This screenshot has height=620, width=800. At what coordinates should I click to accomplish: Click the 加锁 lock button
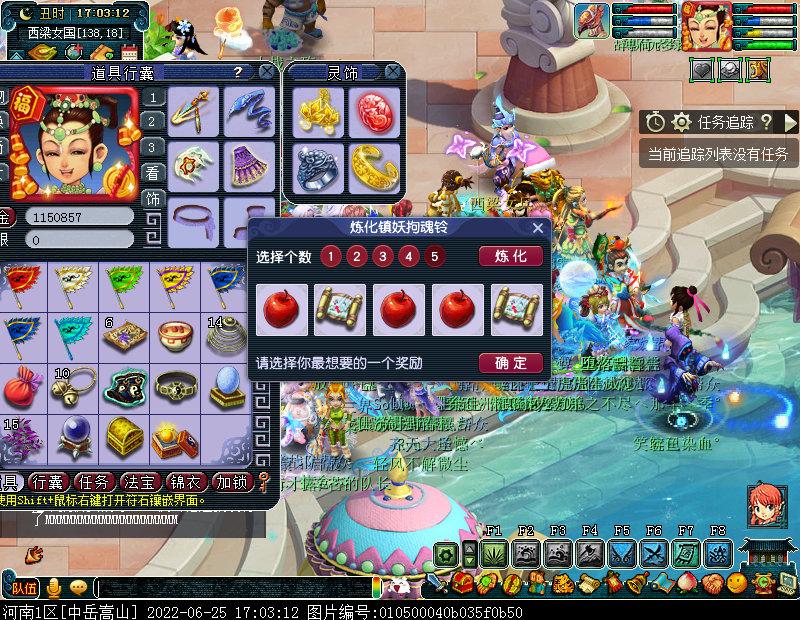(234, 481)
